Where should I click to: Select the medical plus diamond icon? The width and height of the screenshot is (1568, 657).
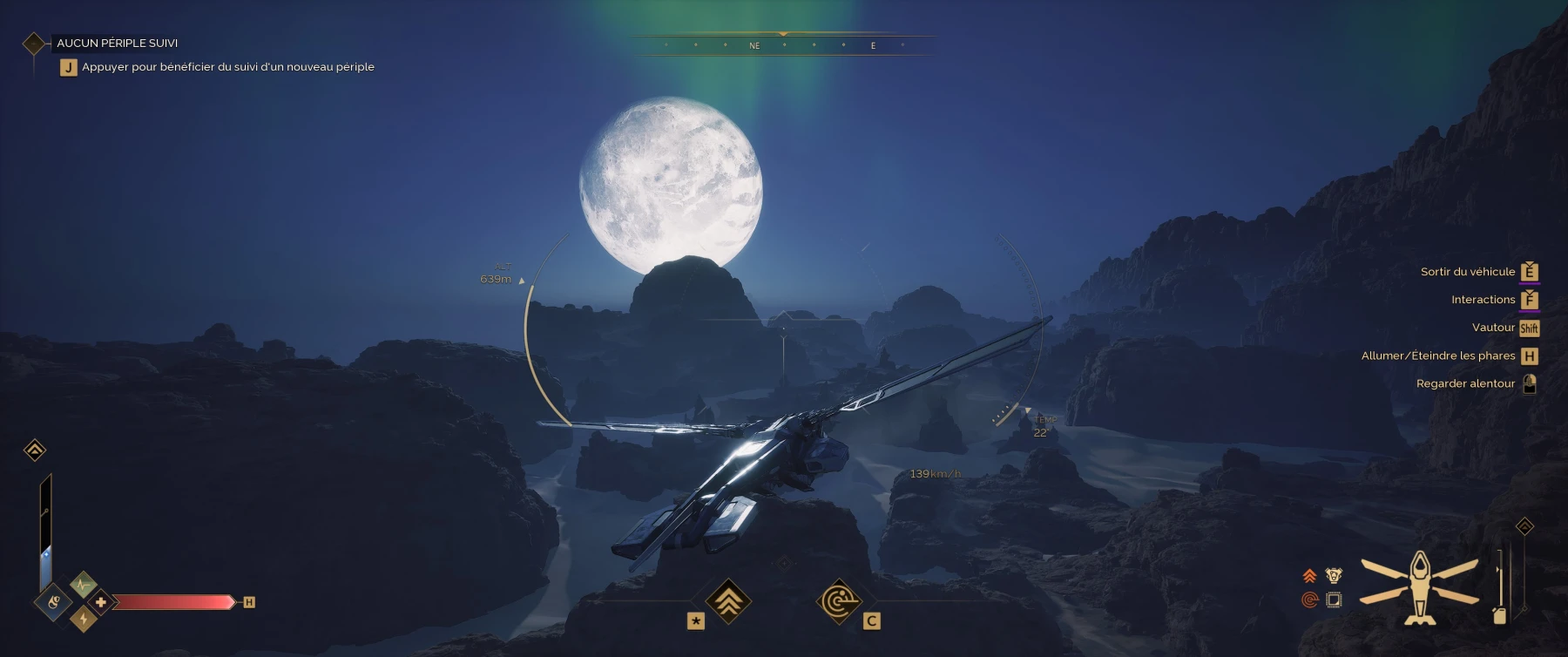[99, 603]
